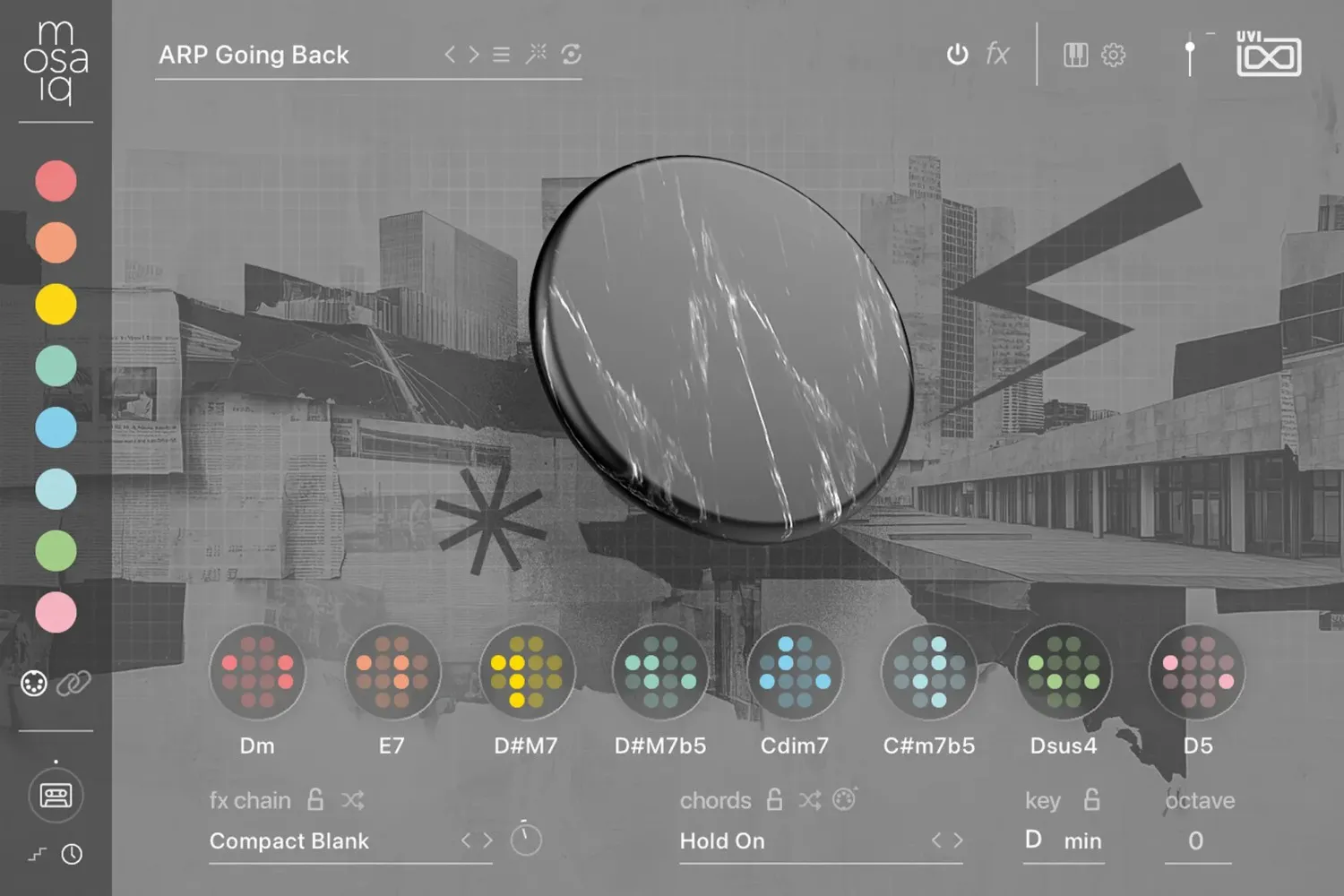Select the cassette tape icon in sidebar

pos(55,796)
